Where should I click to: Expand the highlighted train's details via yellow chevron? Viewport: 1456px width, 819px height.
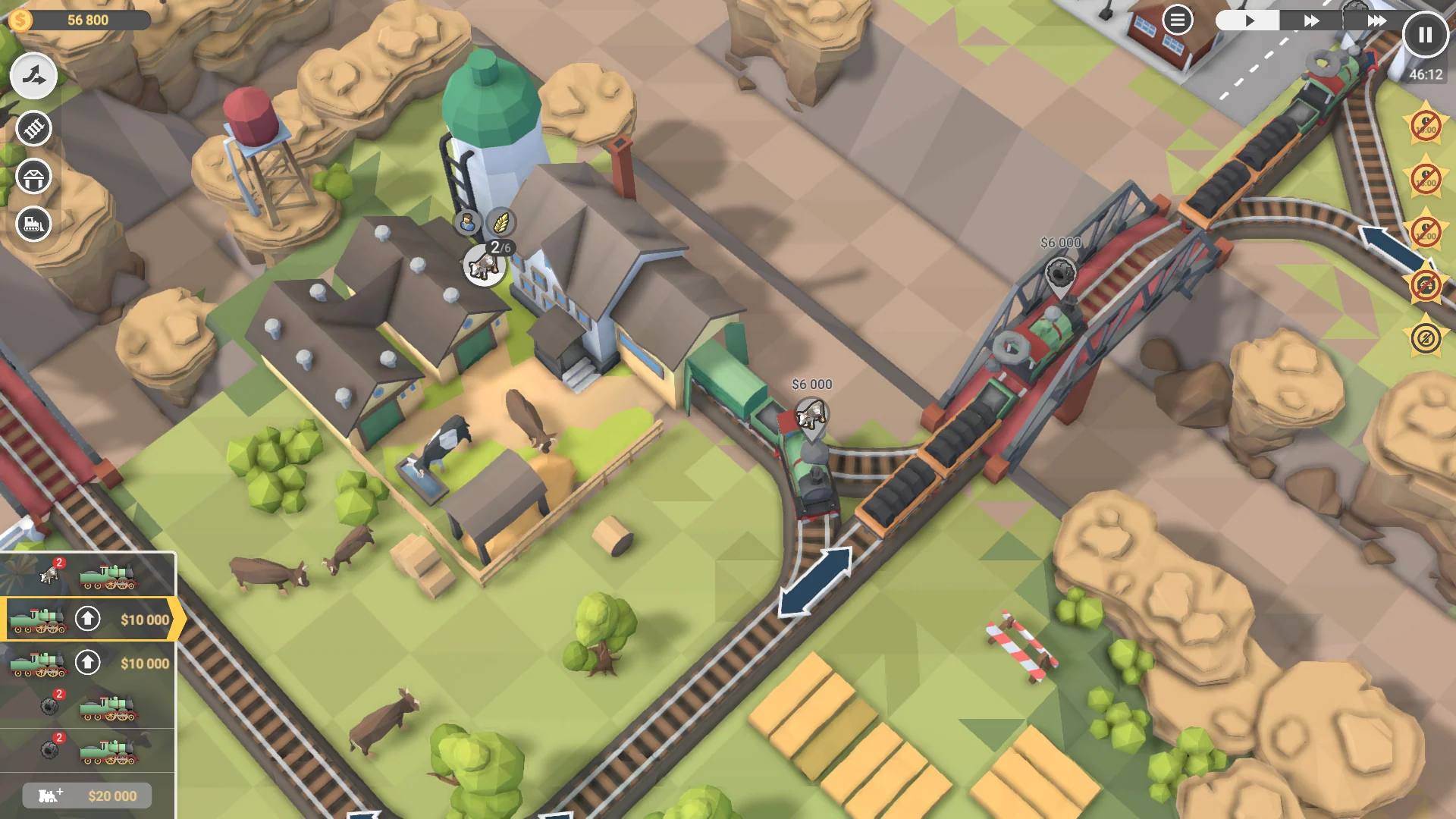pos(176,620)
